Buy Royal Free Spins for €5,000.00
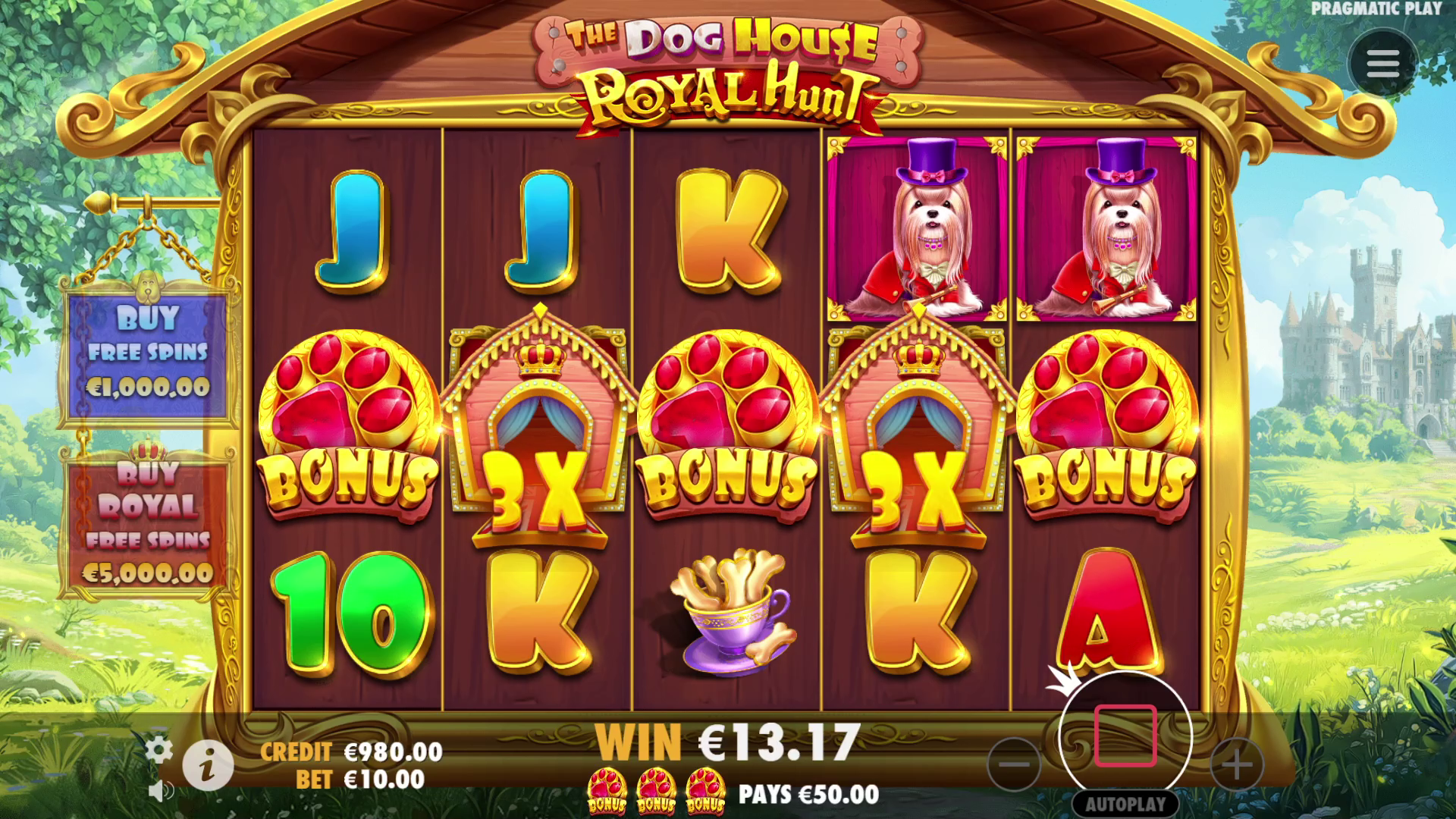1456x819 pixels. click(x=147, y=525)
